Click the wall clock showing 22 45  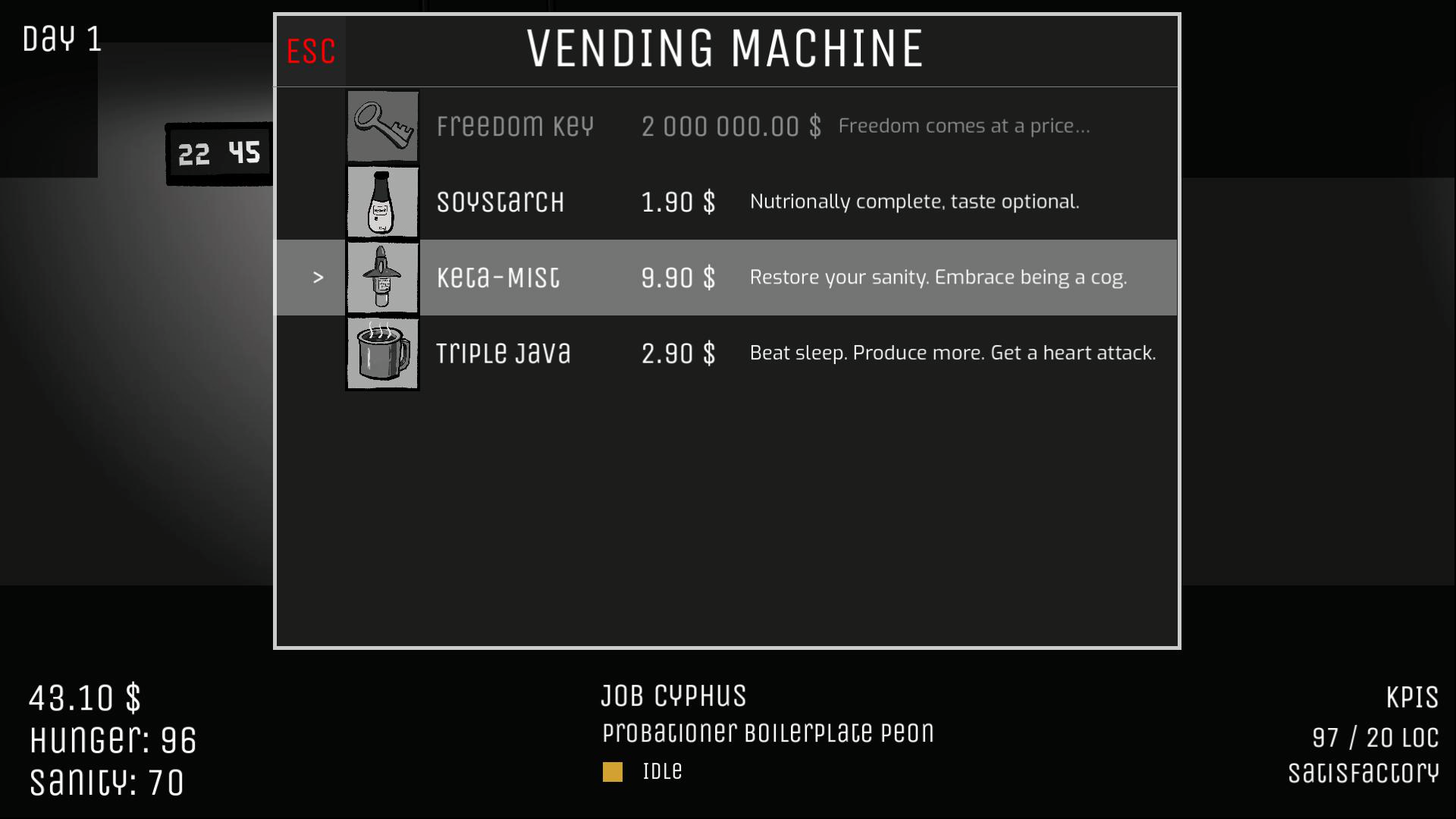click(218, 153)
